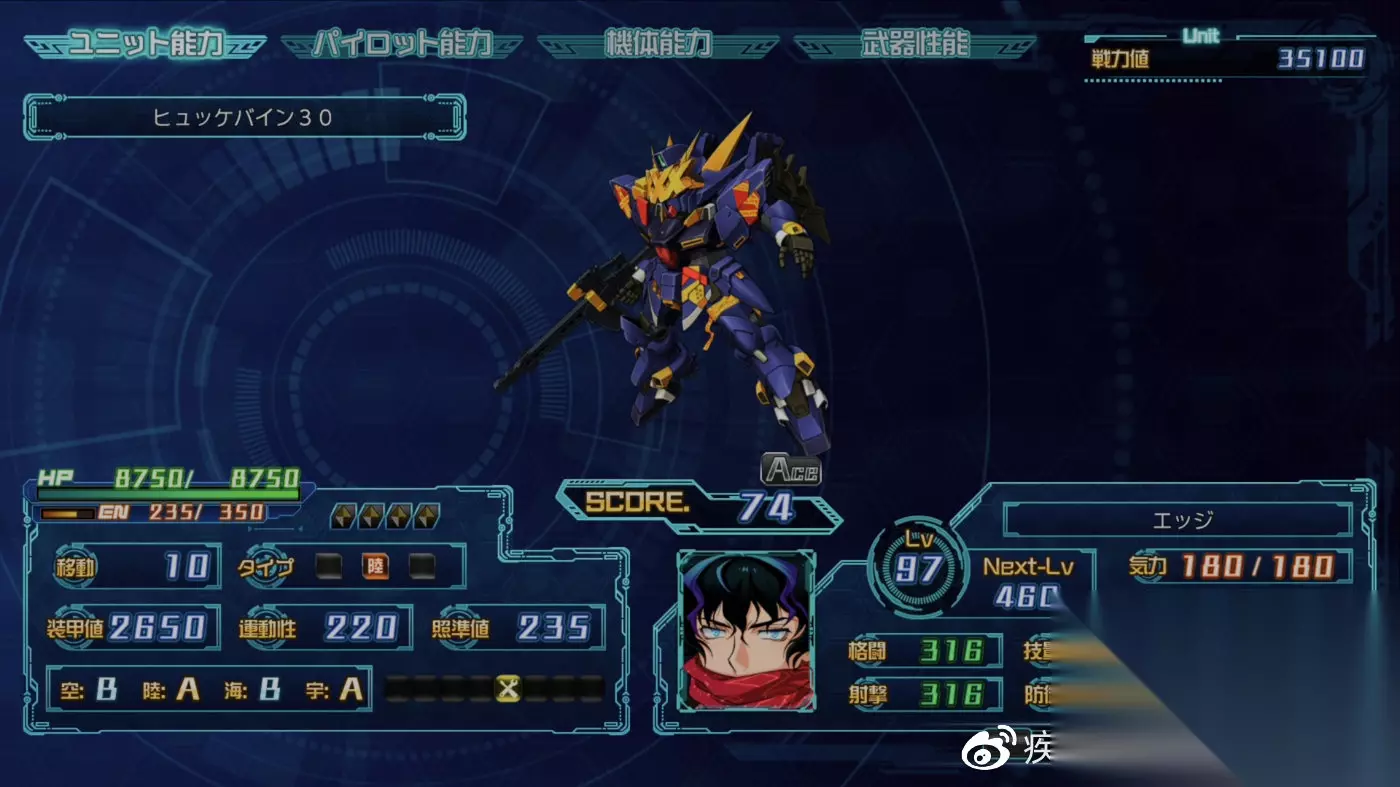Show the 機体能力 tab

pos(657,45)
